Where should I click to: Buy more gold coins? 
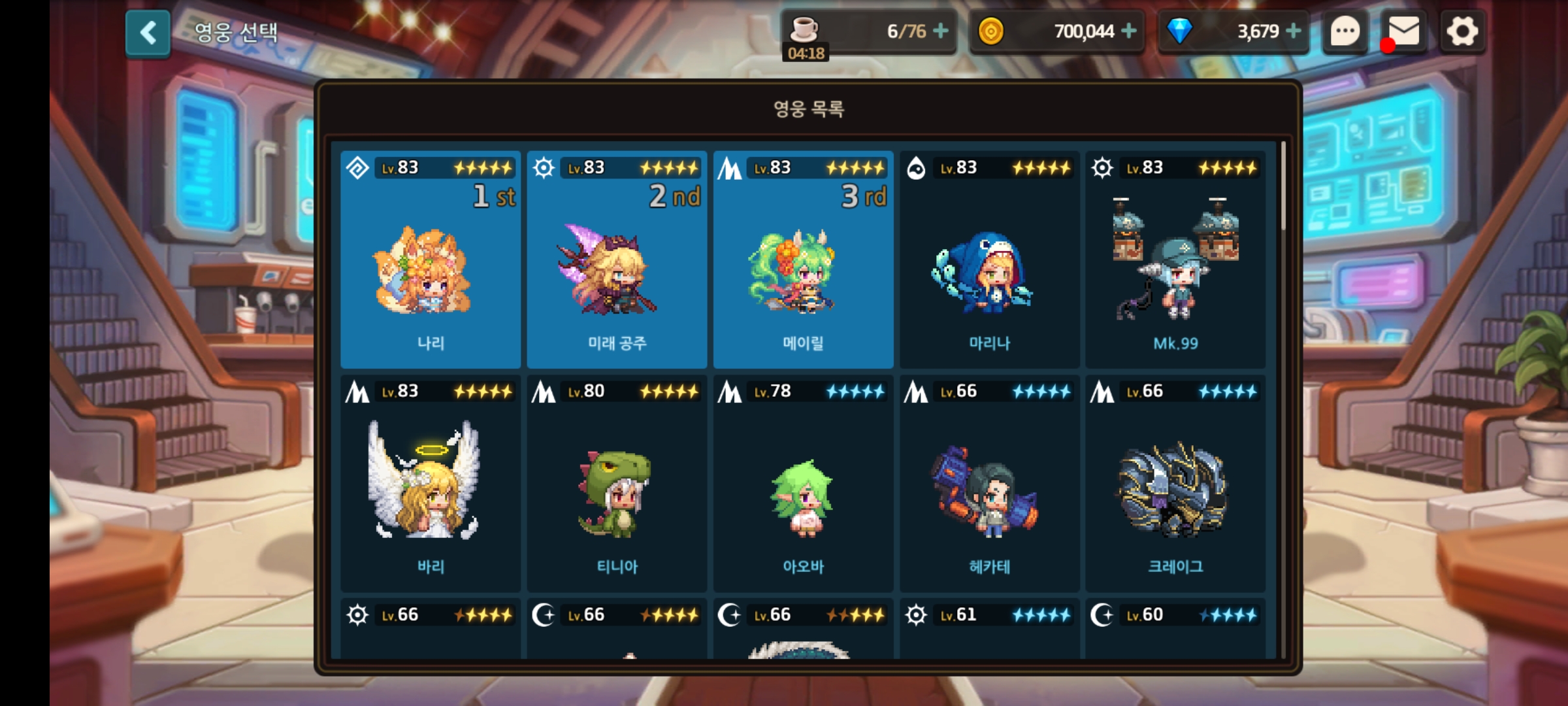click(1129, 31)
